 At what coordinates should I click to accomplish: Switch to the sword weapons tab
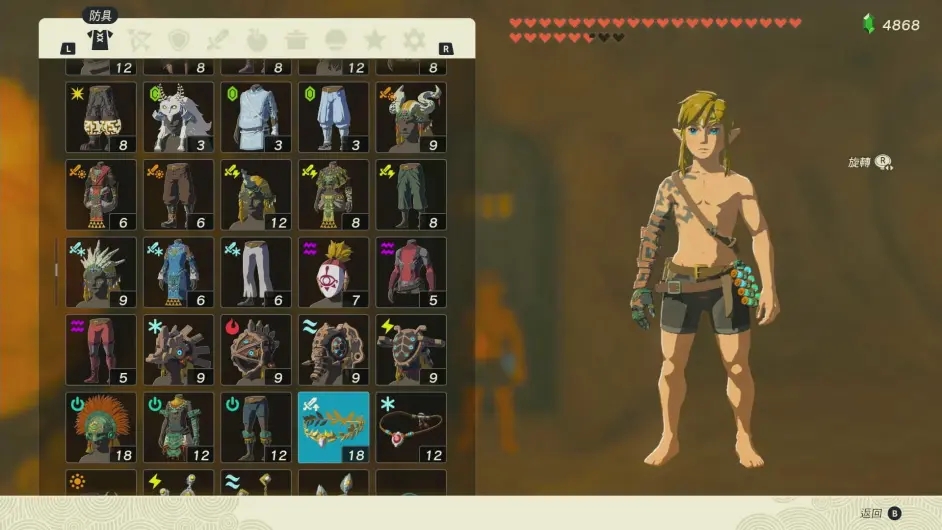[217, 41]
